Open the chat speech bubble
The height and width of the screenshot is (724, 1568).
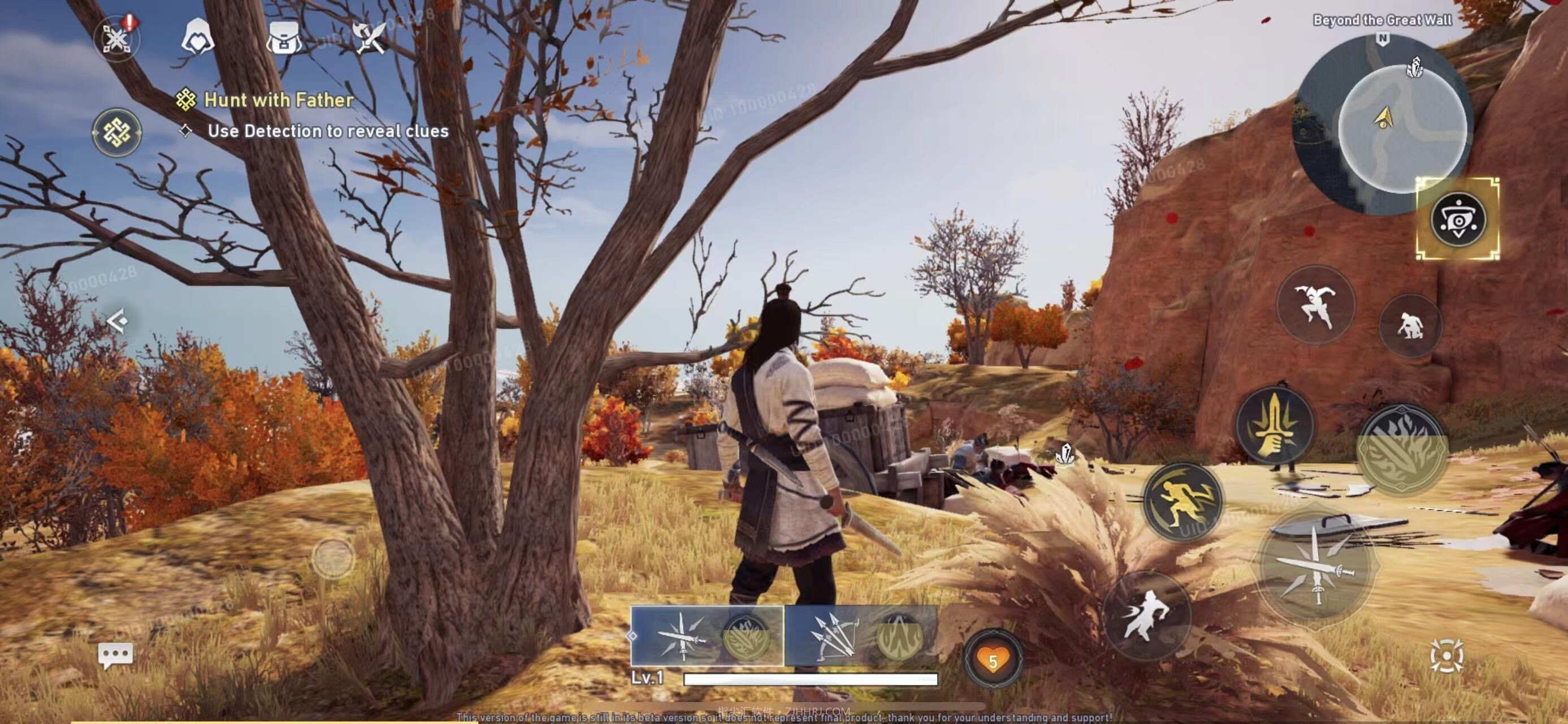115,656
